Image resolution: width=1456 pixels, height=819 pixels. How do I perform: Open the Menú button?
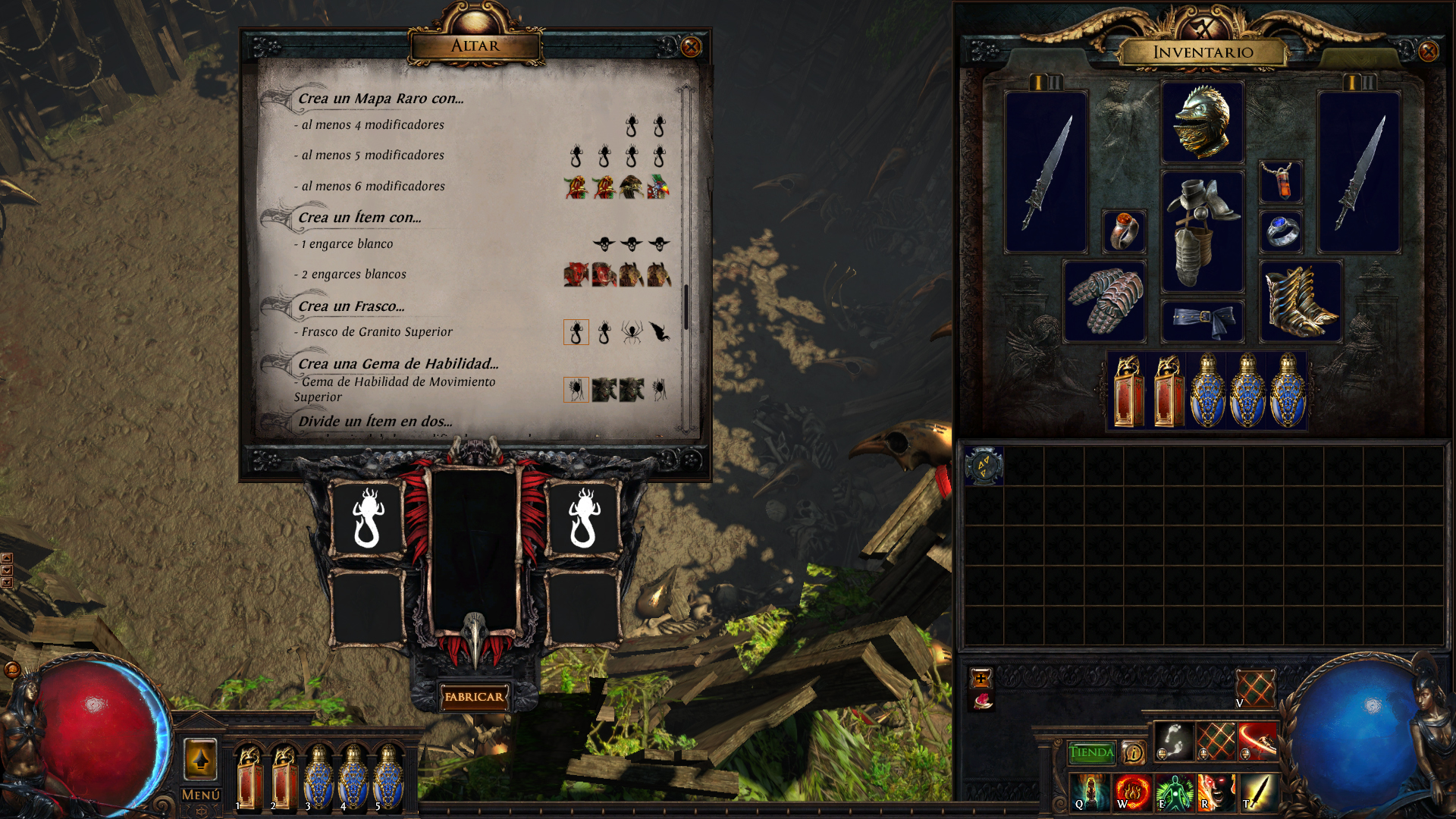200,795
